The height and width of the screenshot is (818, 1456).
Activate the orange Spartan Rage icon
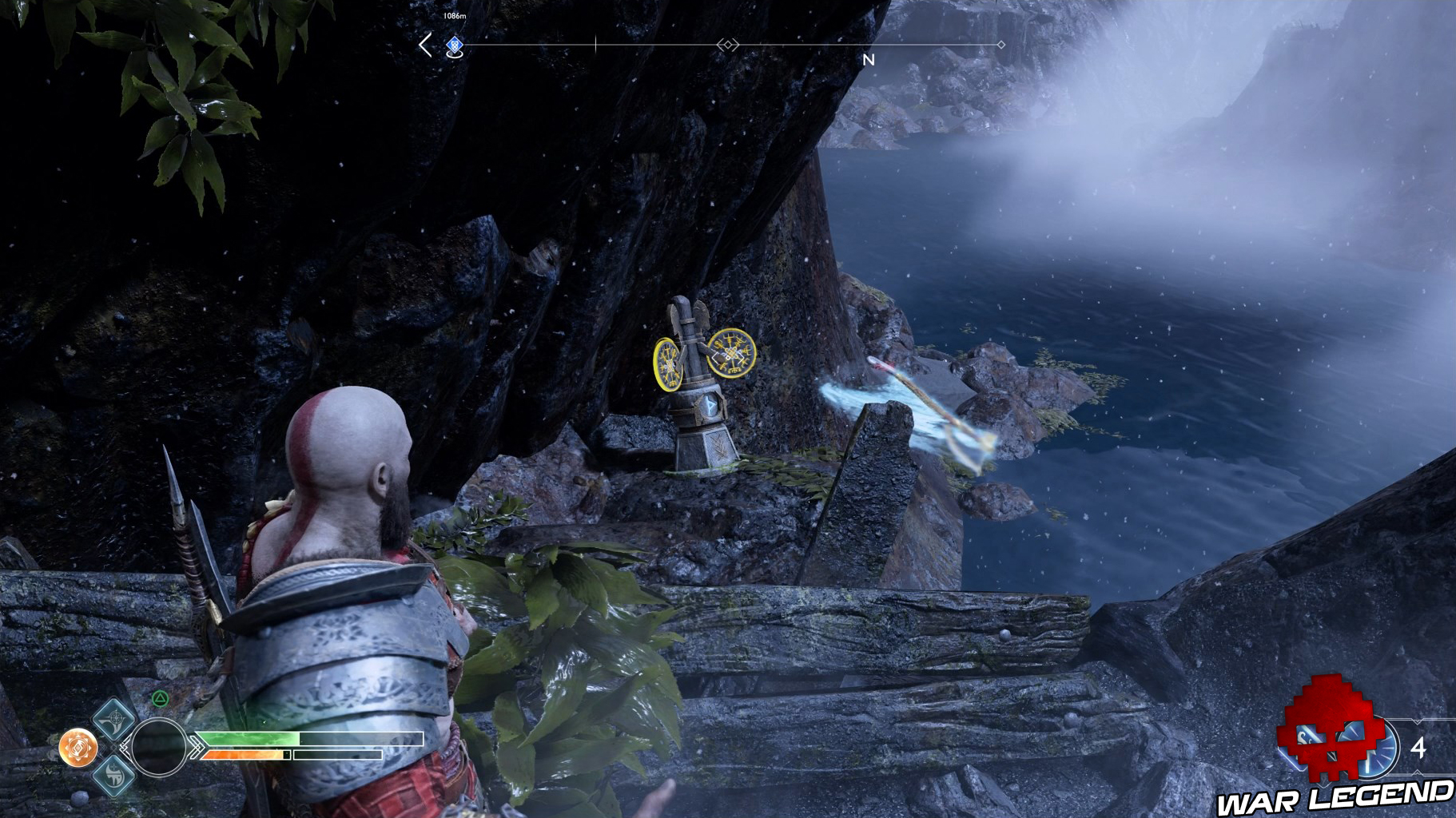click(x=78, y=747)
